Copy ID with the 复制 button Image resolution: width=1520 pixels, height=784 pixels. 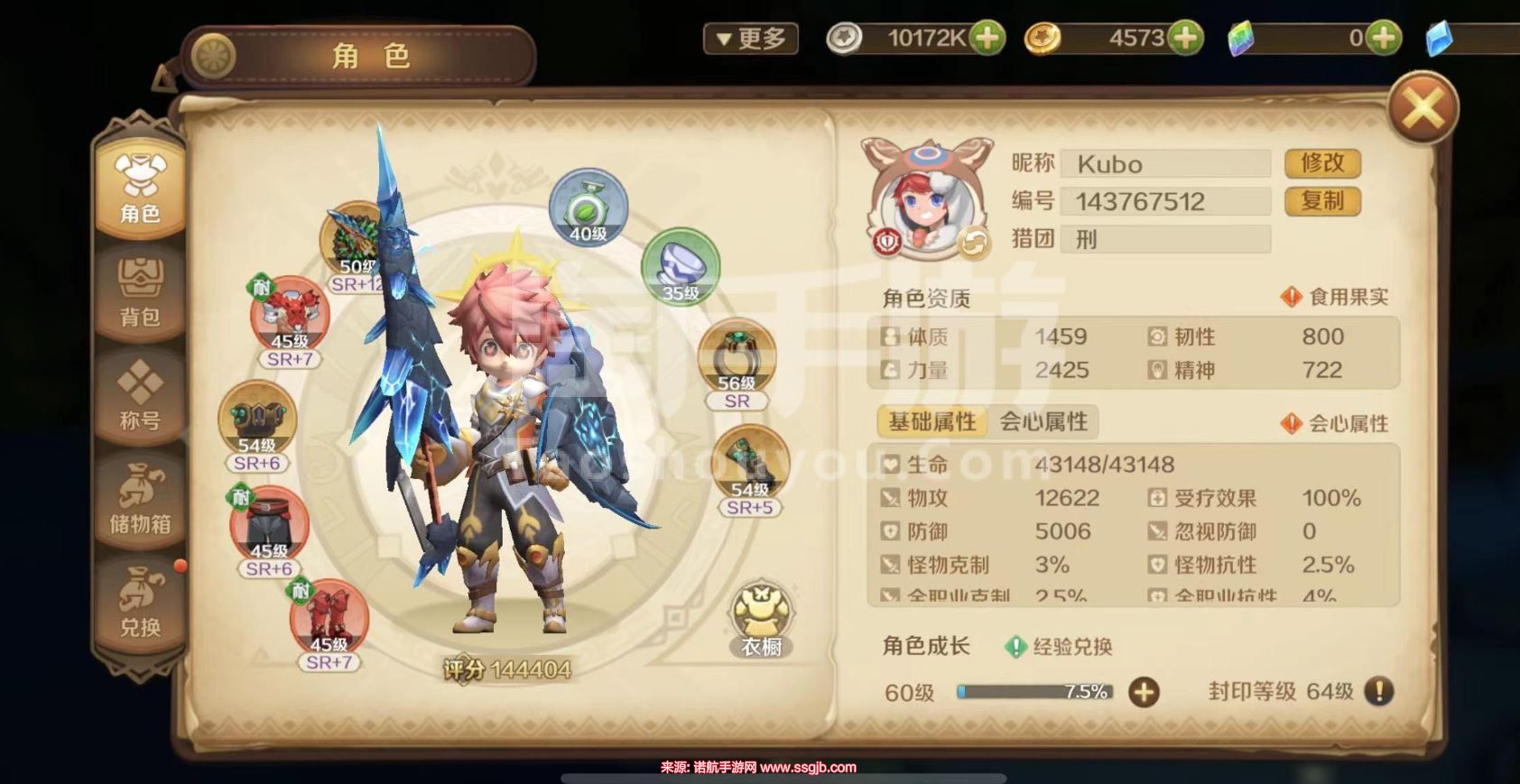pos(1321,201)
